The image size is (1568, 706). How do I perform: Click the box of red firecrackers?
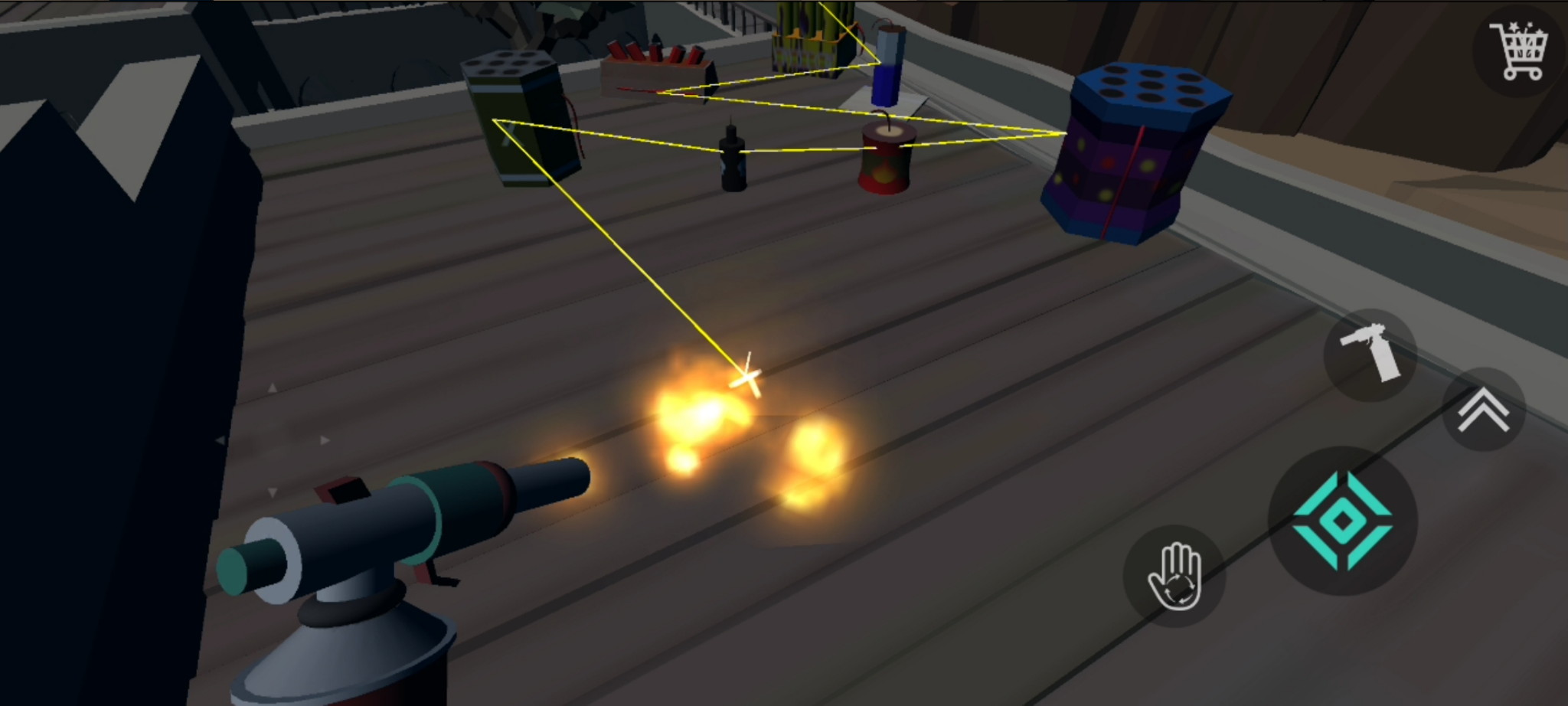pos(655,65)
